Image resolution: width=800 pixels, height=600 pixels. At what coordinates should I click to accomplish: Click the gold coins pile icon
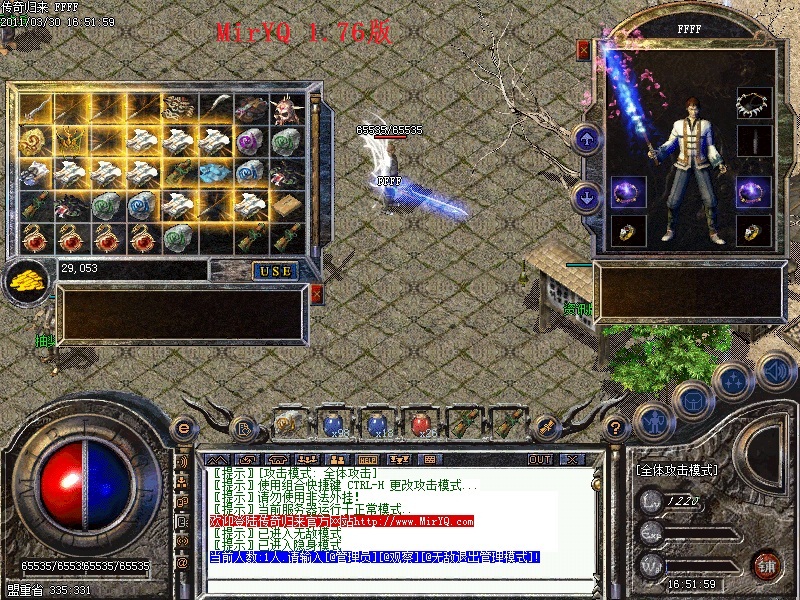pyautogui.click(x=27, y=281)
